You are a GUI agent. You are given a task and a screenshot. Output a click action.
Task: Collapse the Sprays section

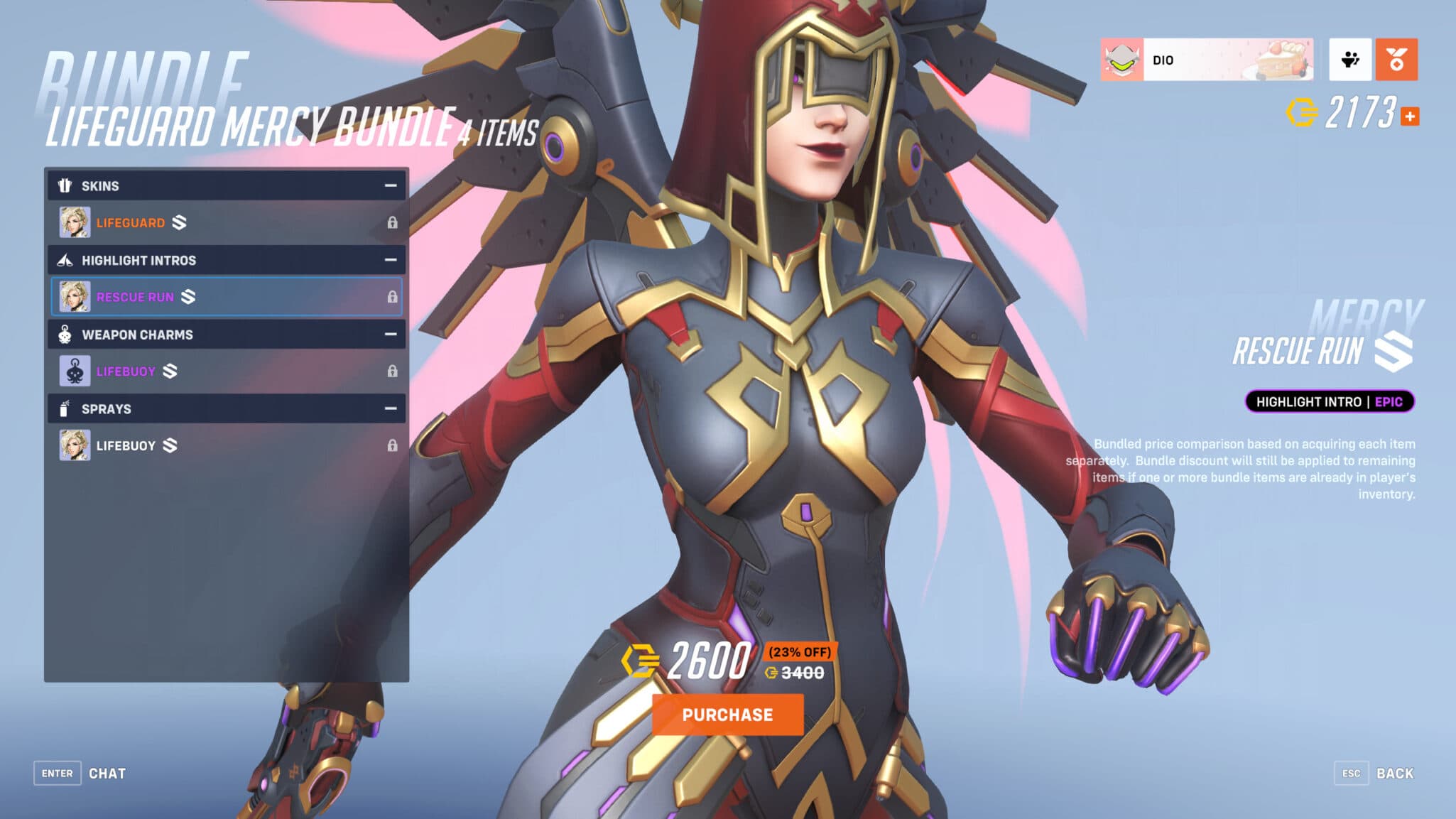(x=389, y=409)
